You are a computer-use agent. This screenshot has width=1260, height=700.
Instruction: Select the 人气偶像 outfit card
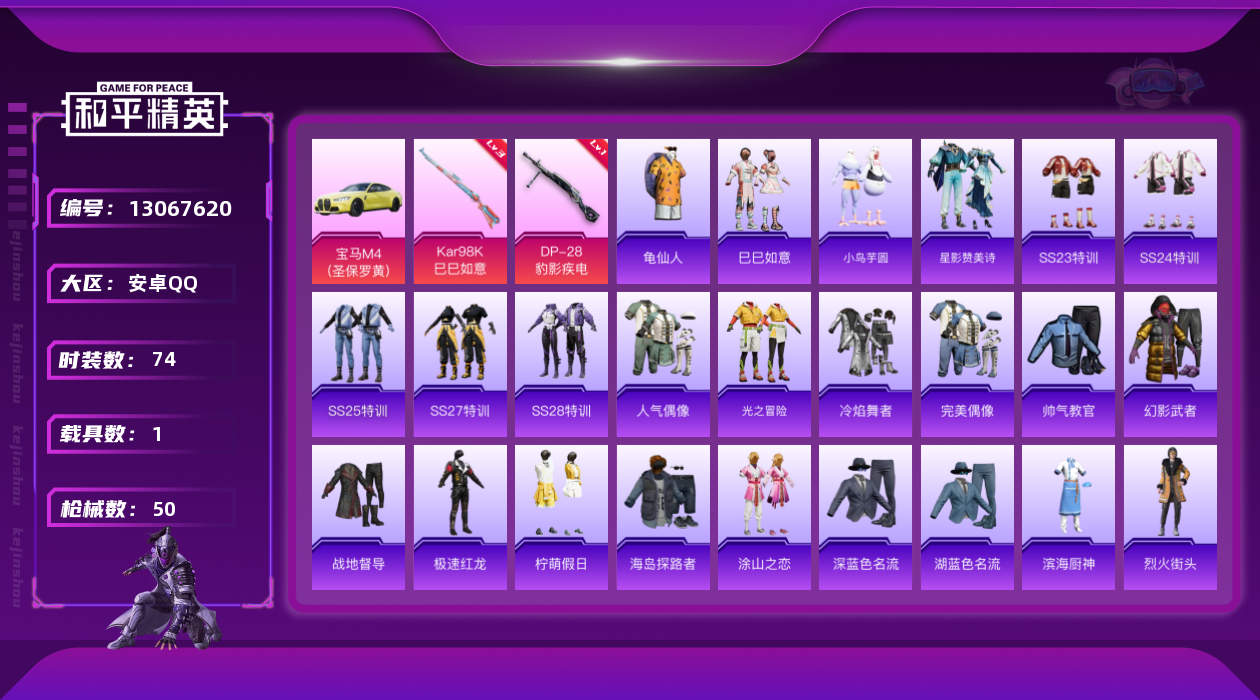(663, 364)
